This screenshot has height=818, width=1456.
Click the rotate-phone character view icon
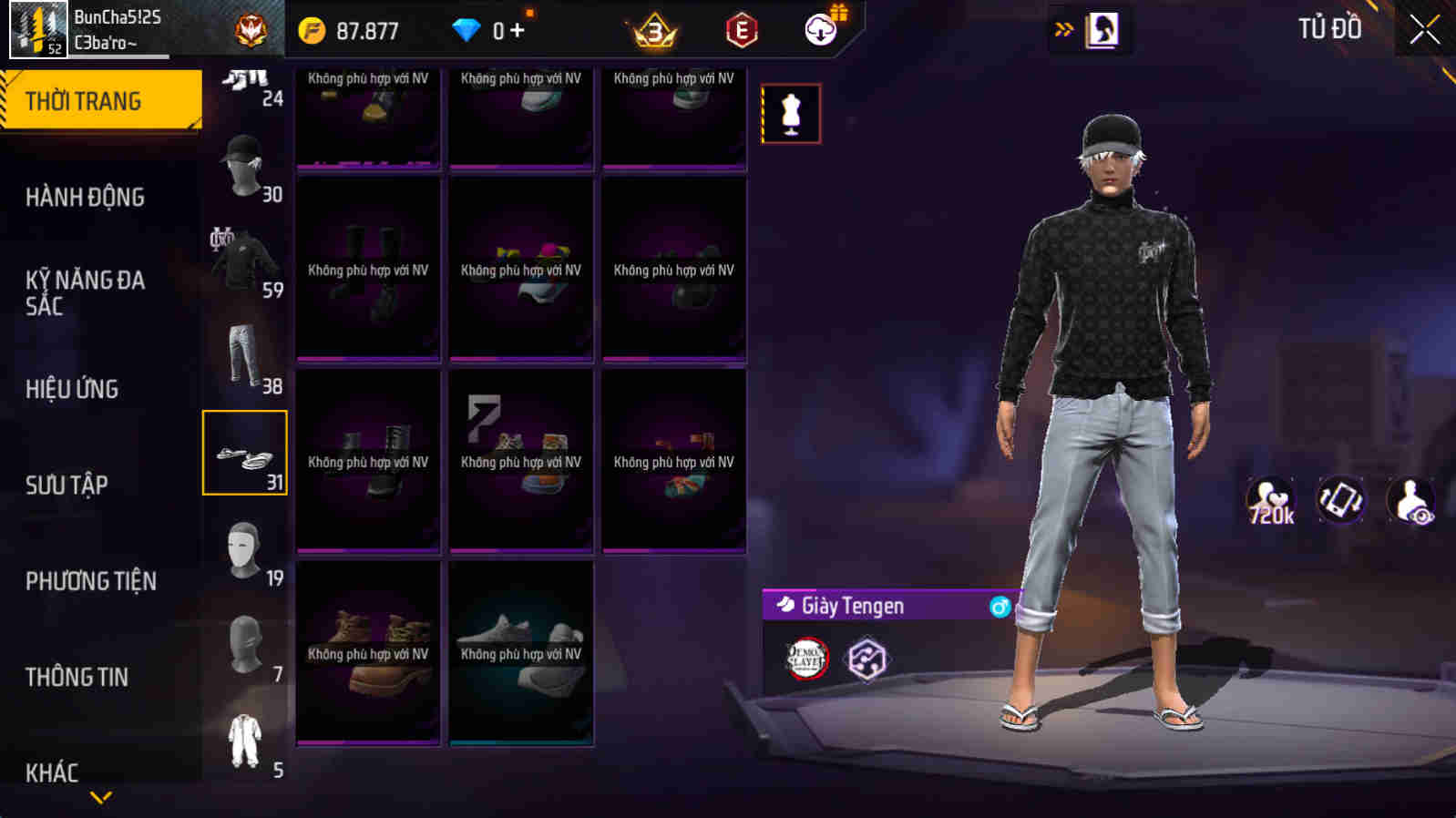tap(1340, 500)
